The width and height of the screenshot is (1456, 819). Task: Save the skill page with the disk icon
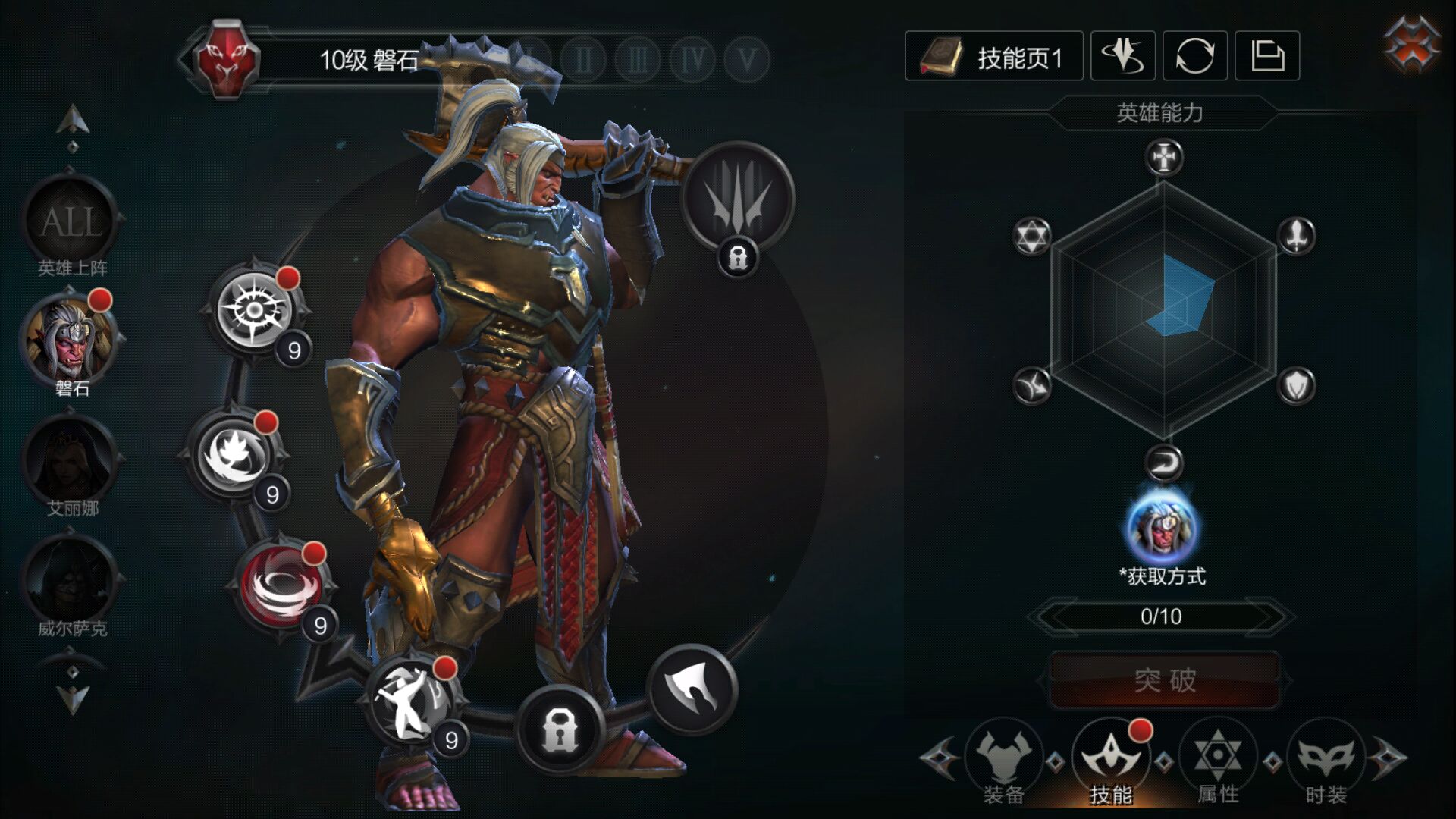tap(1266, 57)
